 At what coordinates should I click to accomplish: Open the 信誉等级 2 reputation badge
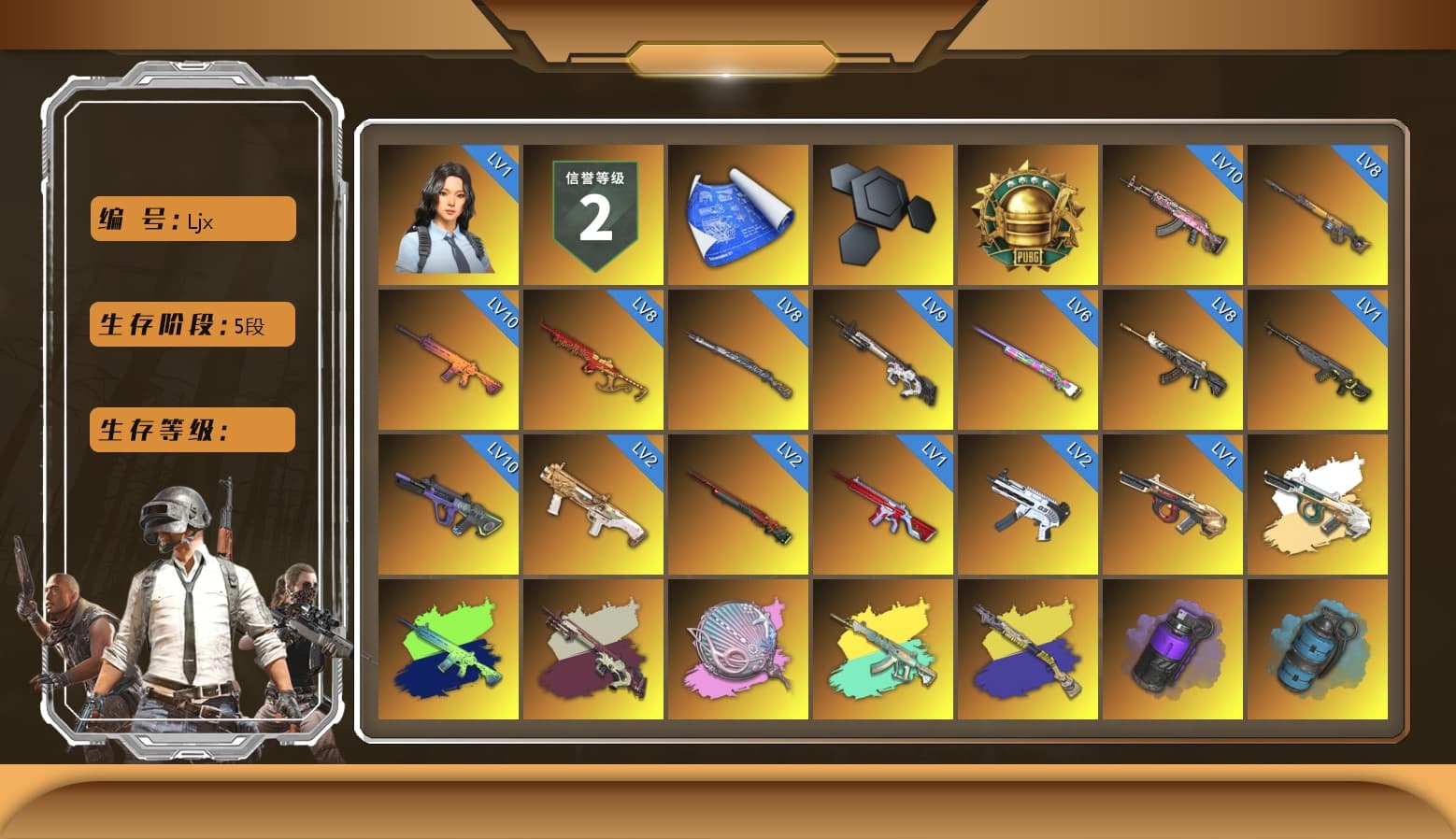pos(593,213)
